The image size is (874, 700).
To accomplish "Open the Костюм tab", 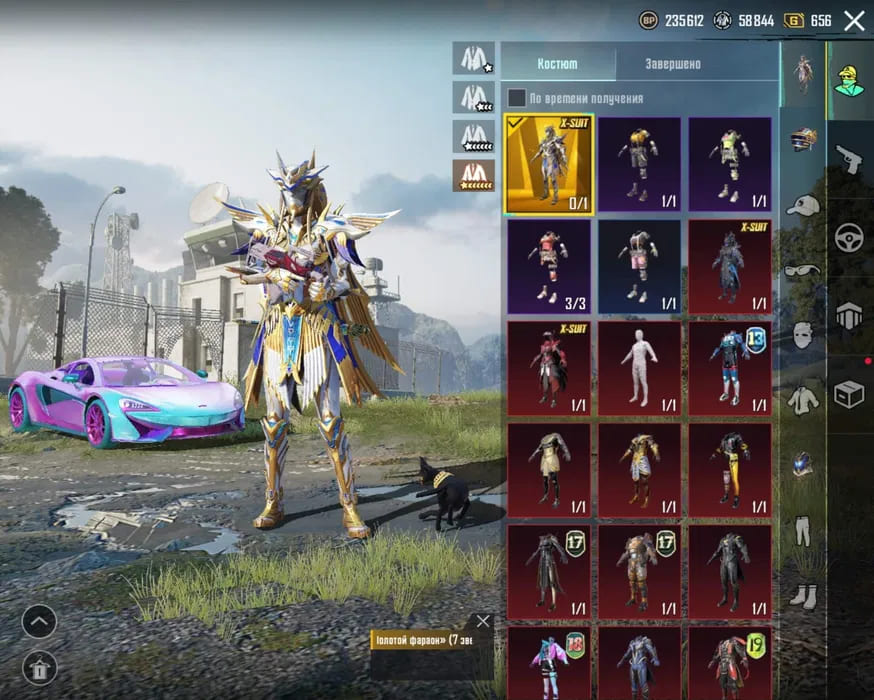I will (x=557, y=64).
